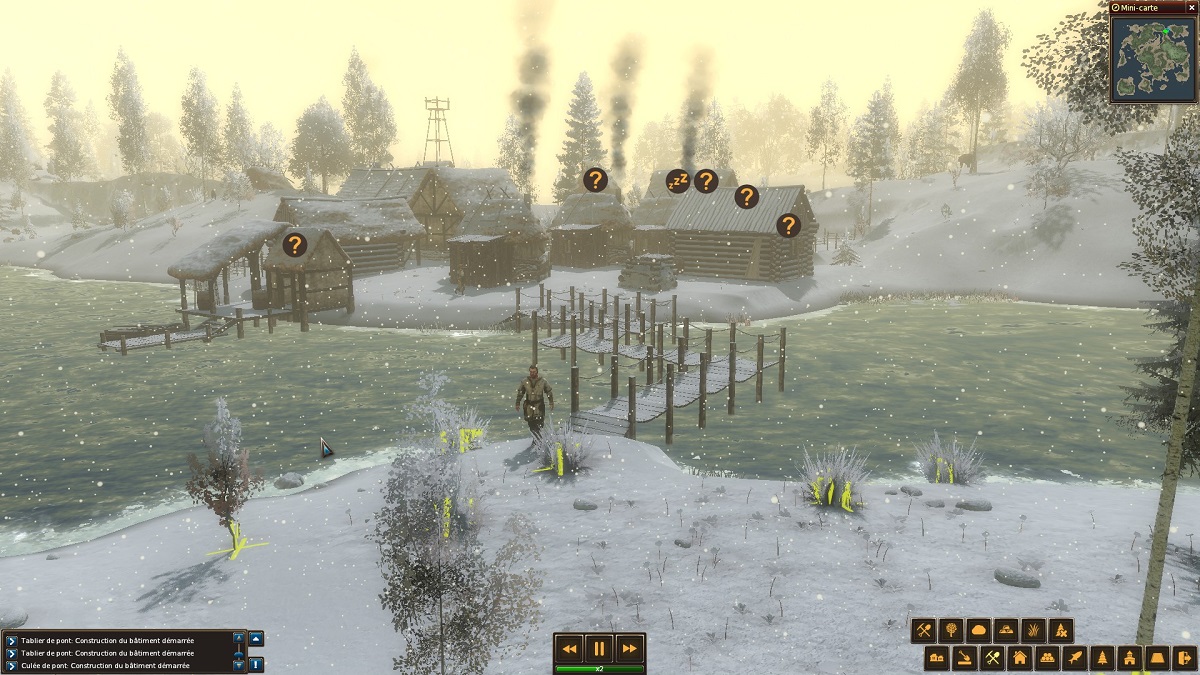This screenshot has width=1200, height=675.
Task: Select the tree removal tool
Action: click(x=1060, y=631)
